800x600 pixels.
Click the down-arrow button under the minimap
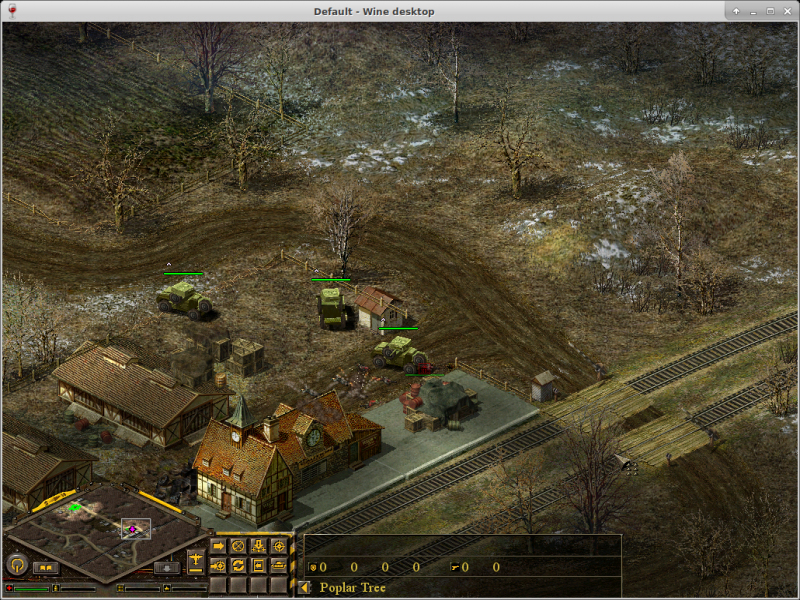click(x=166, y=568)
